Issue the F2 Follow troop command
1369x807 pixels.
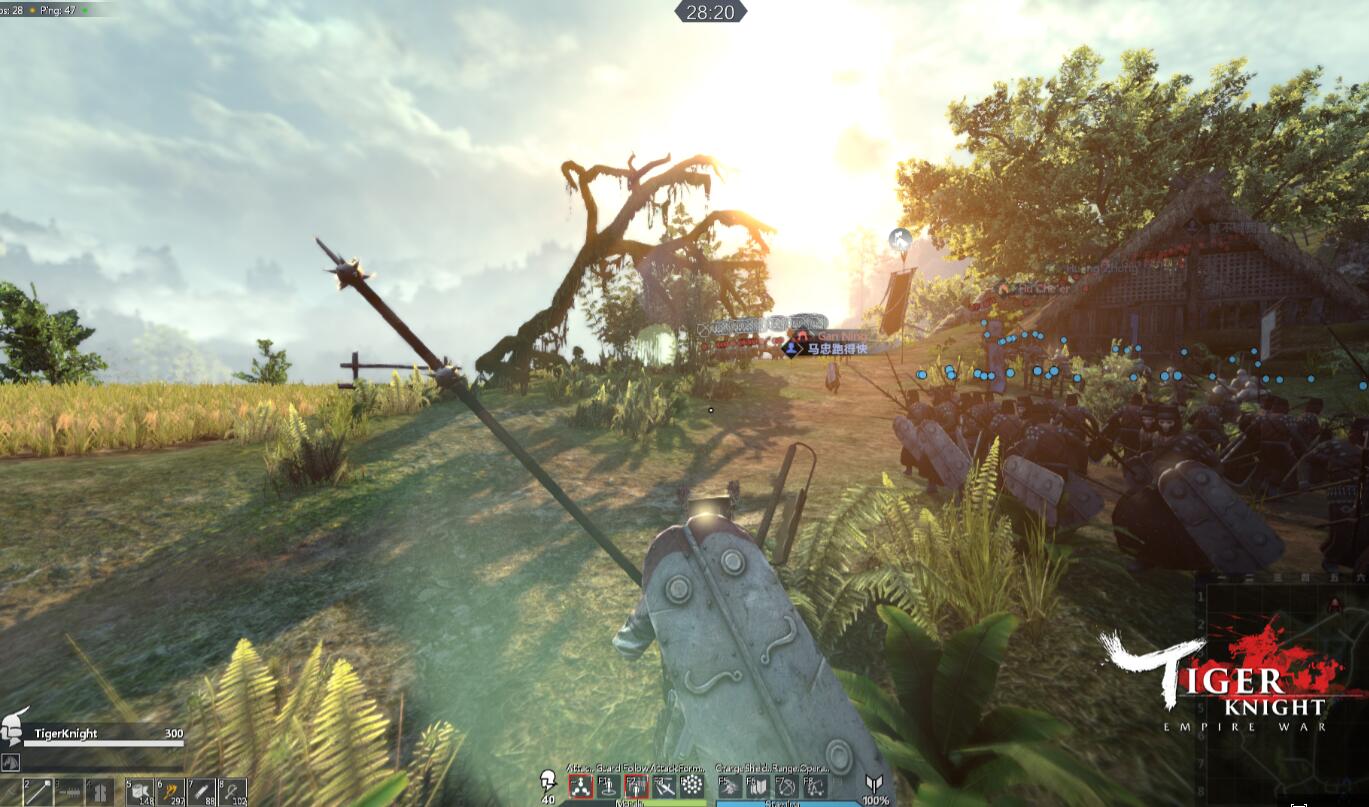tap(636, 786)
